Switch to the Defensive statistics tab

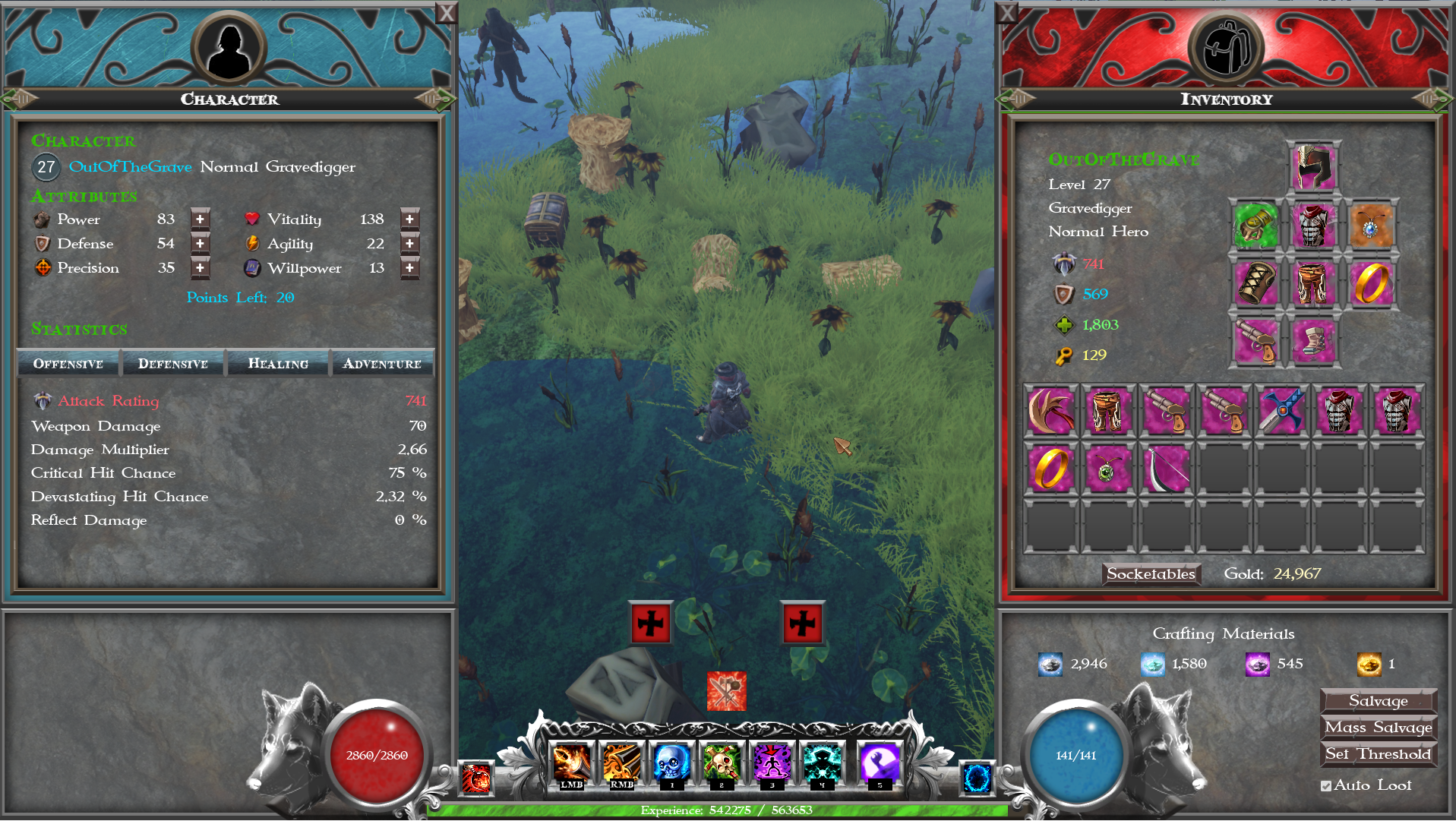click(x=172, y=363)
